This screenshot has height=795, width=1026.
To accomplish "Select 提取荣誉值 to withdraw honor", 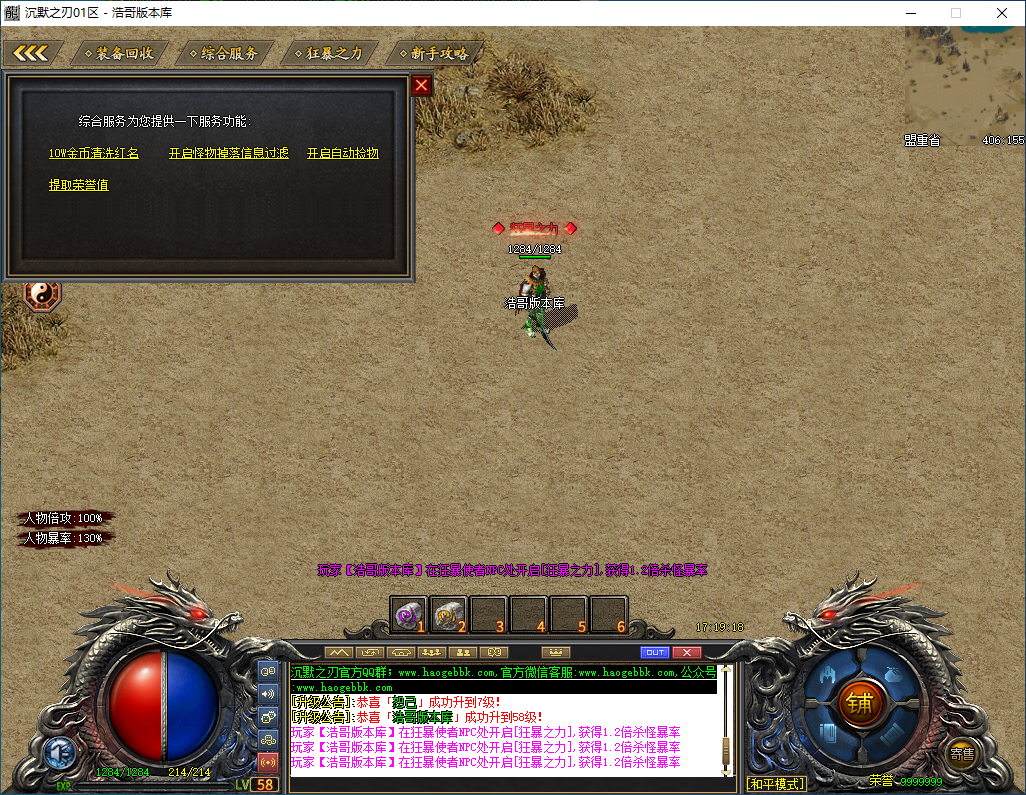I will tap(79, 185).
